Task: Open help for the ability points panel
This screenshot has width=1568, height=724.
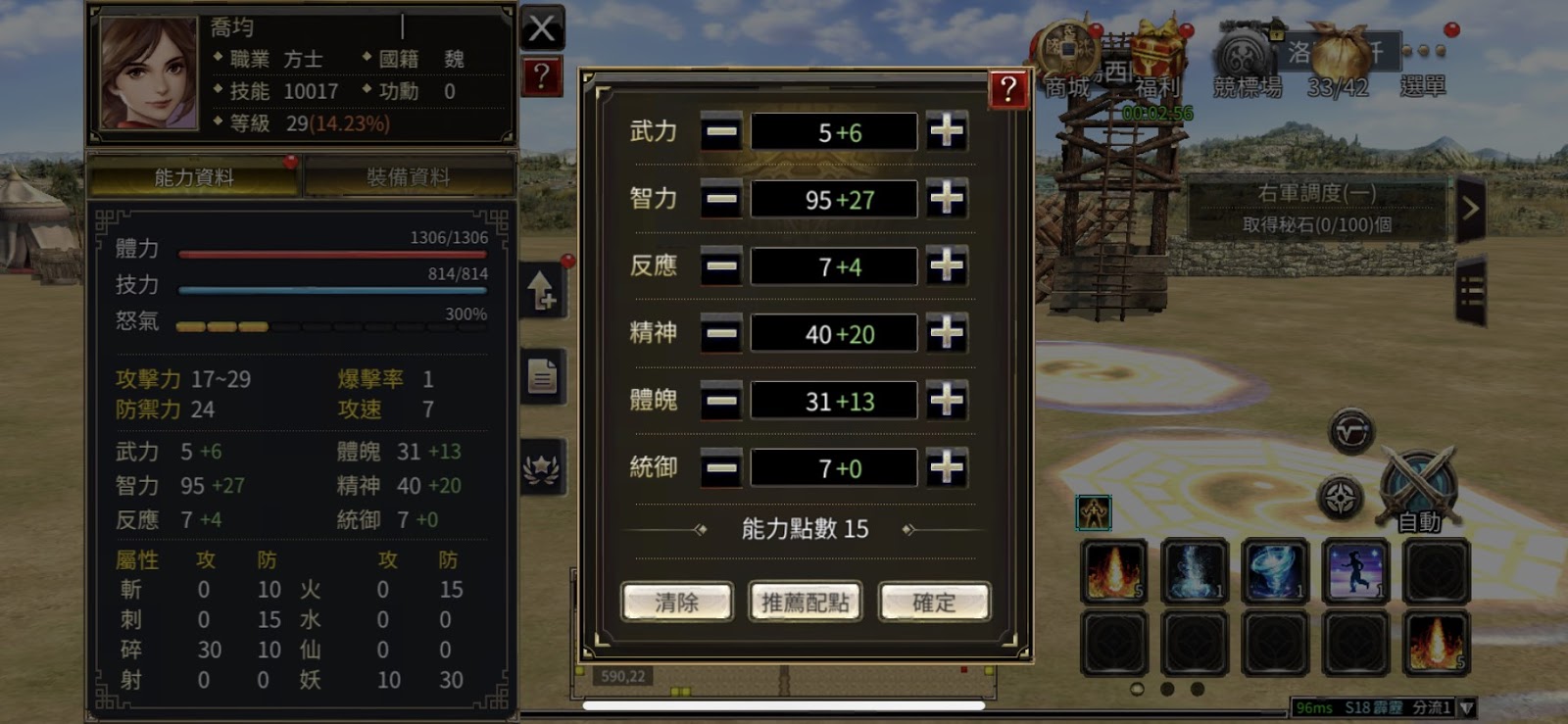Action: (x=1008, y=89)
